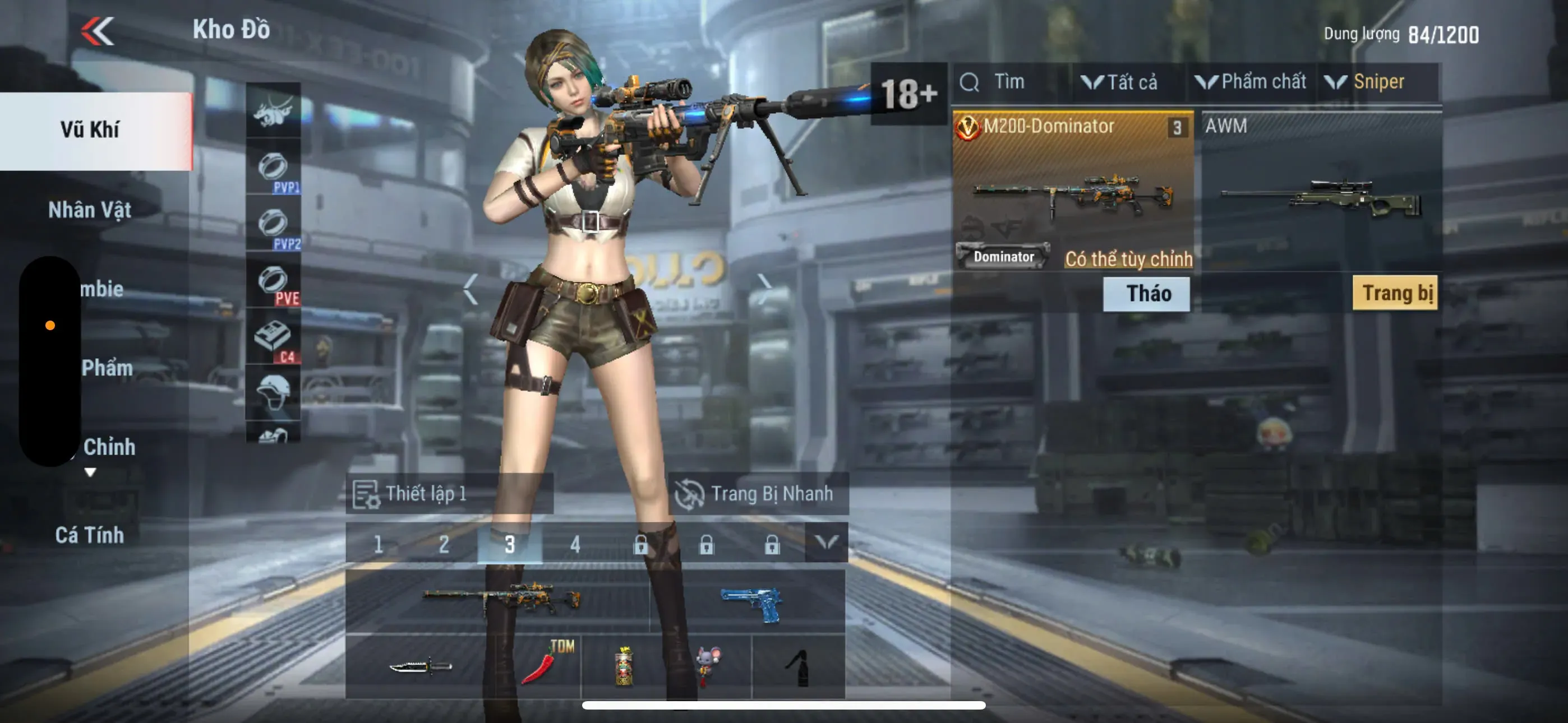Unequip weapon with the Tháo button
Viewport: 1568px width, 723px height.
1146,294
